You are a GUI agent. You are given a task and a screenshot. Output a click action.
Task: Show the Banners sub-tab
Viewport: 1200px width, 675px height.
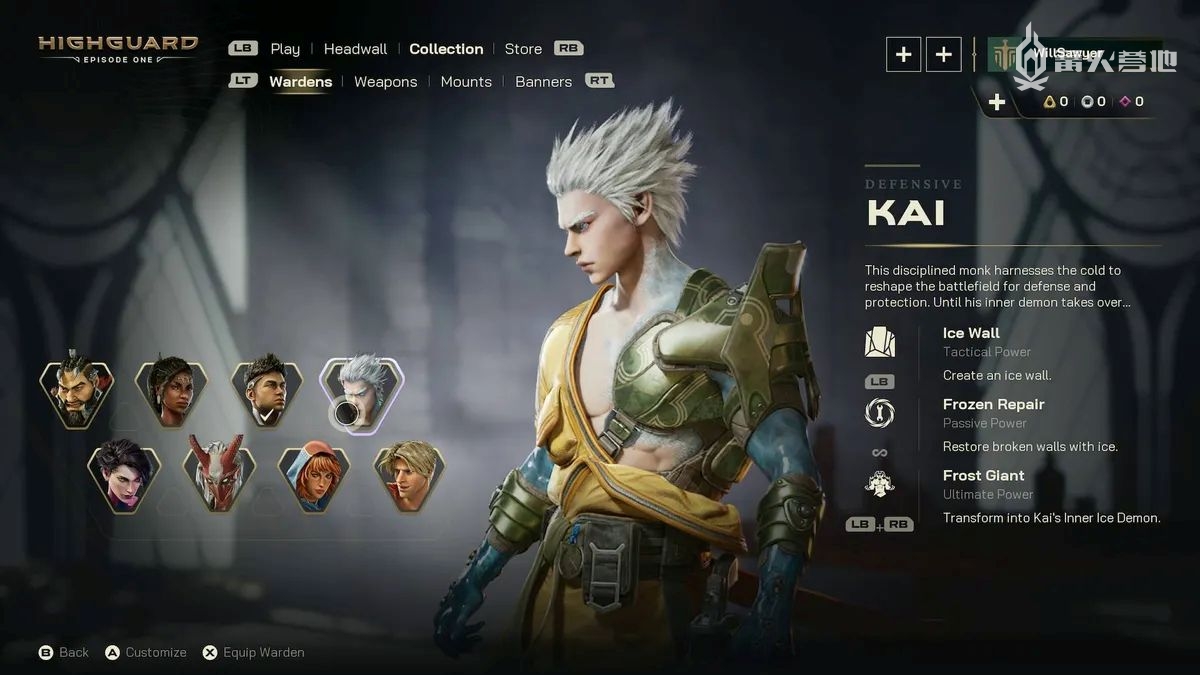(543, 82)
